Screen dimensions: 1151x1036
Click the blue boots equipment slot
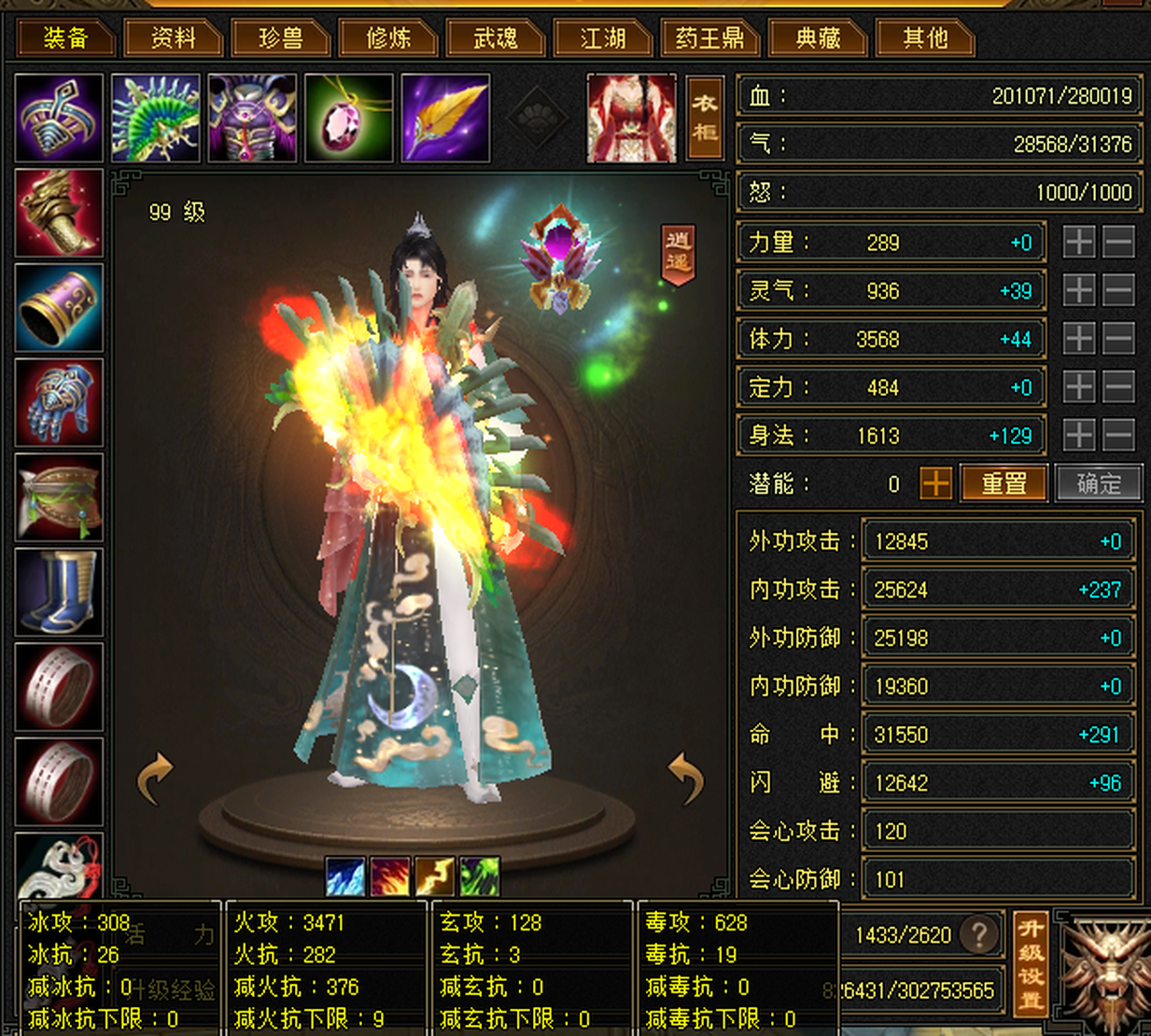pyautogui.click(x=59, y=592)
